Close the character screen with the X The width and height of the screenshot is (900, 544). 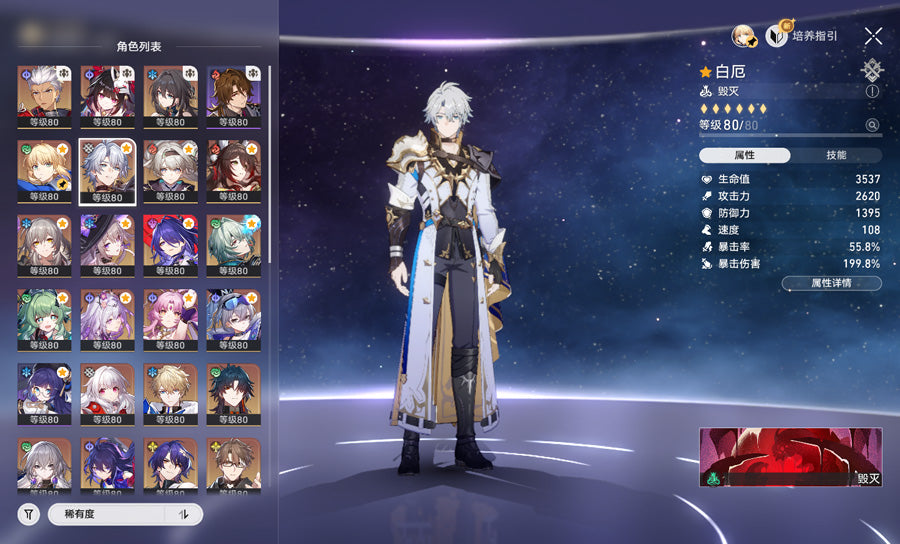click(x=873, y=36)
